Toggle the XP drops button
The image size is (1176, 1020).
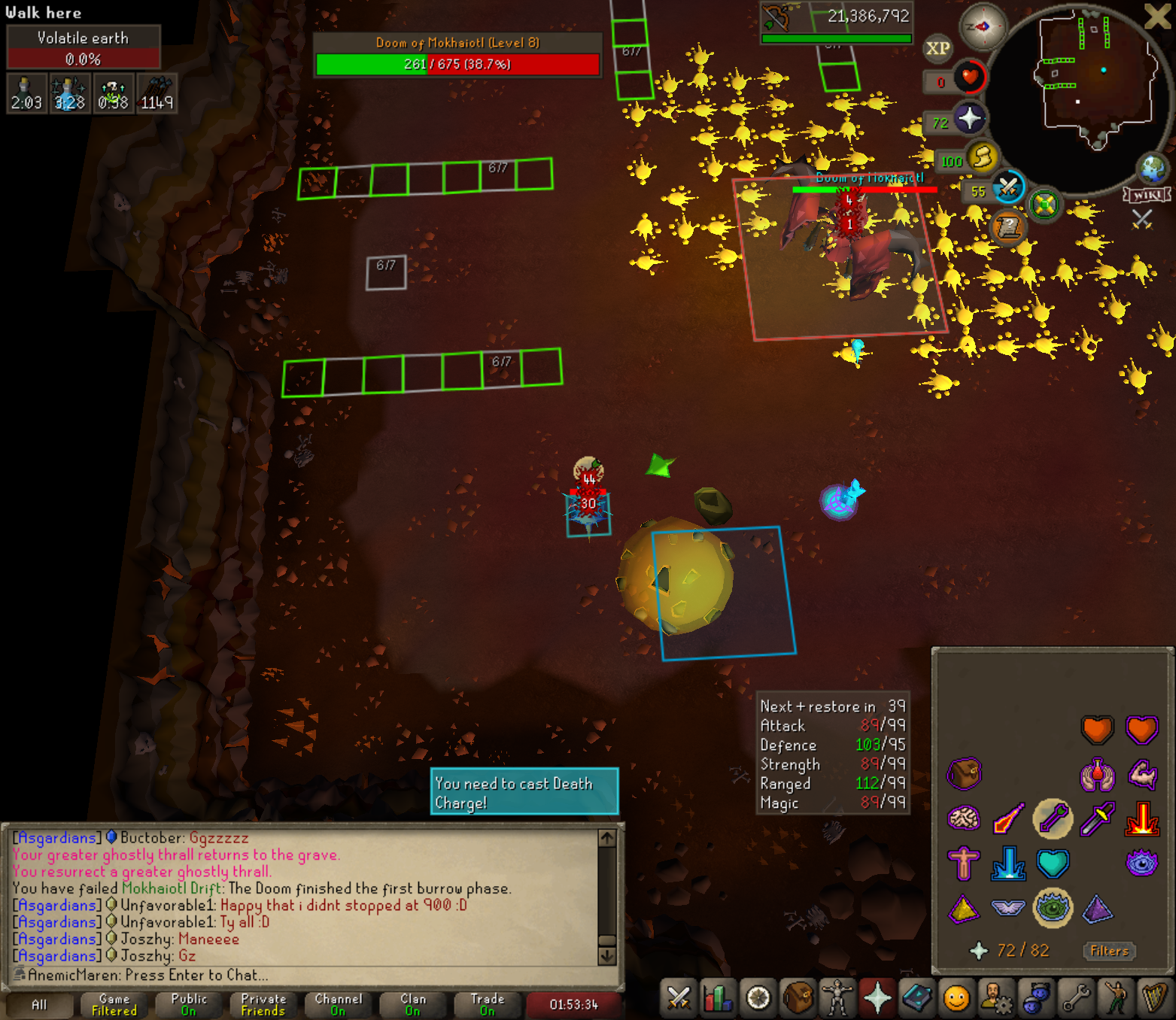(x=937, y=49)
